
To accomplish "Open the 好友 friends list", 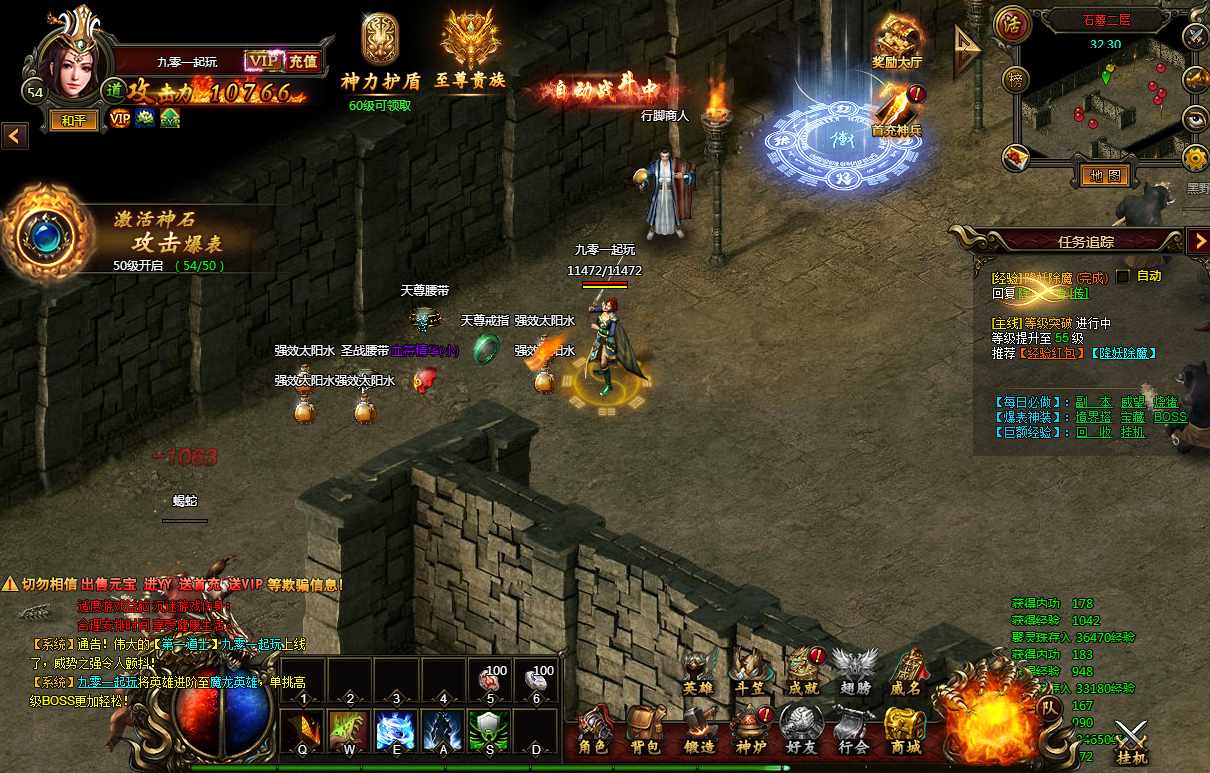I will [800, 729].
